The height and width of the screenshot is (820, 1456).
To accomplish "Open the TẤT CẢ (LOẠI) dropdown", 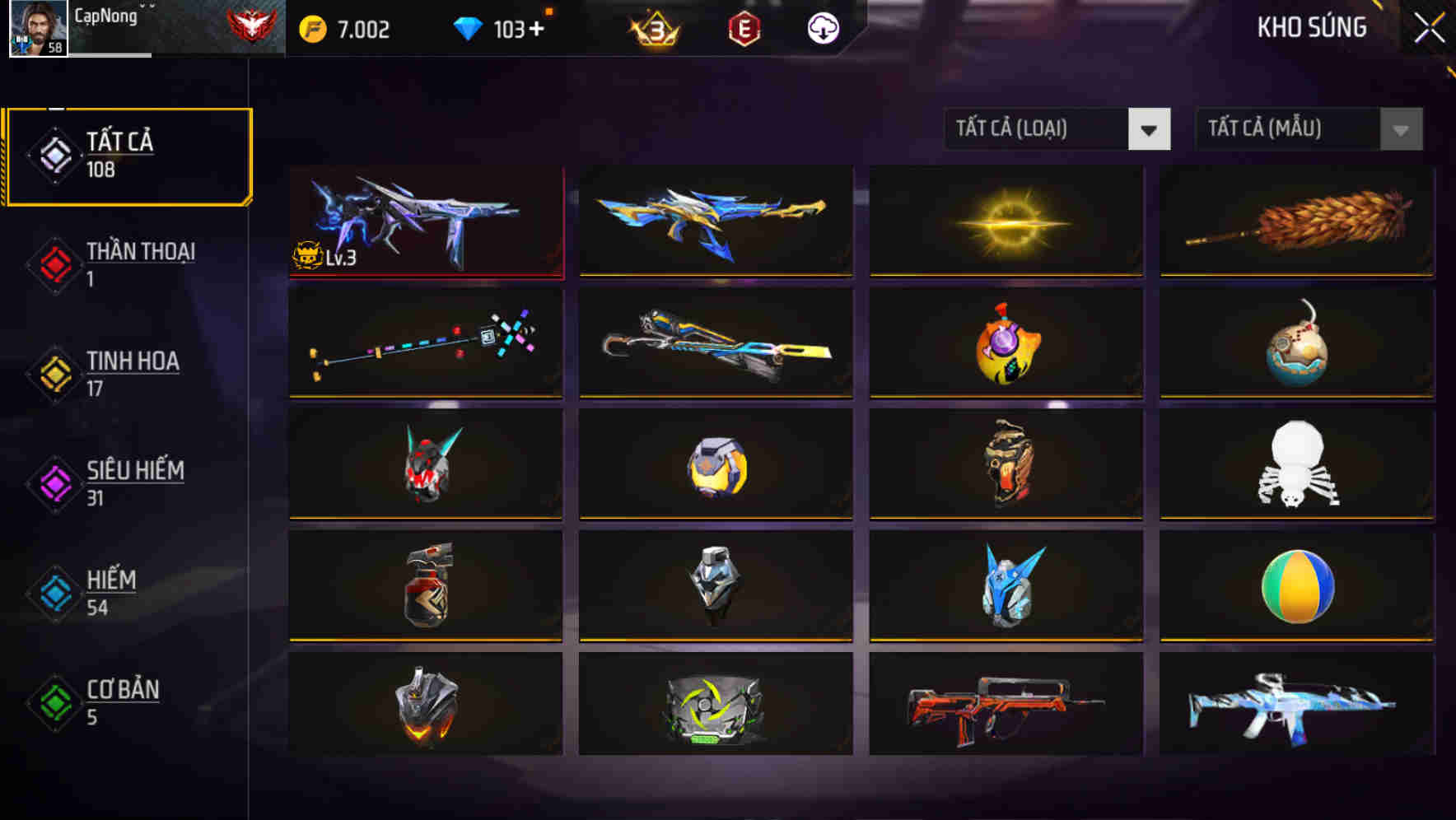I will [x=1038, y=129].
